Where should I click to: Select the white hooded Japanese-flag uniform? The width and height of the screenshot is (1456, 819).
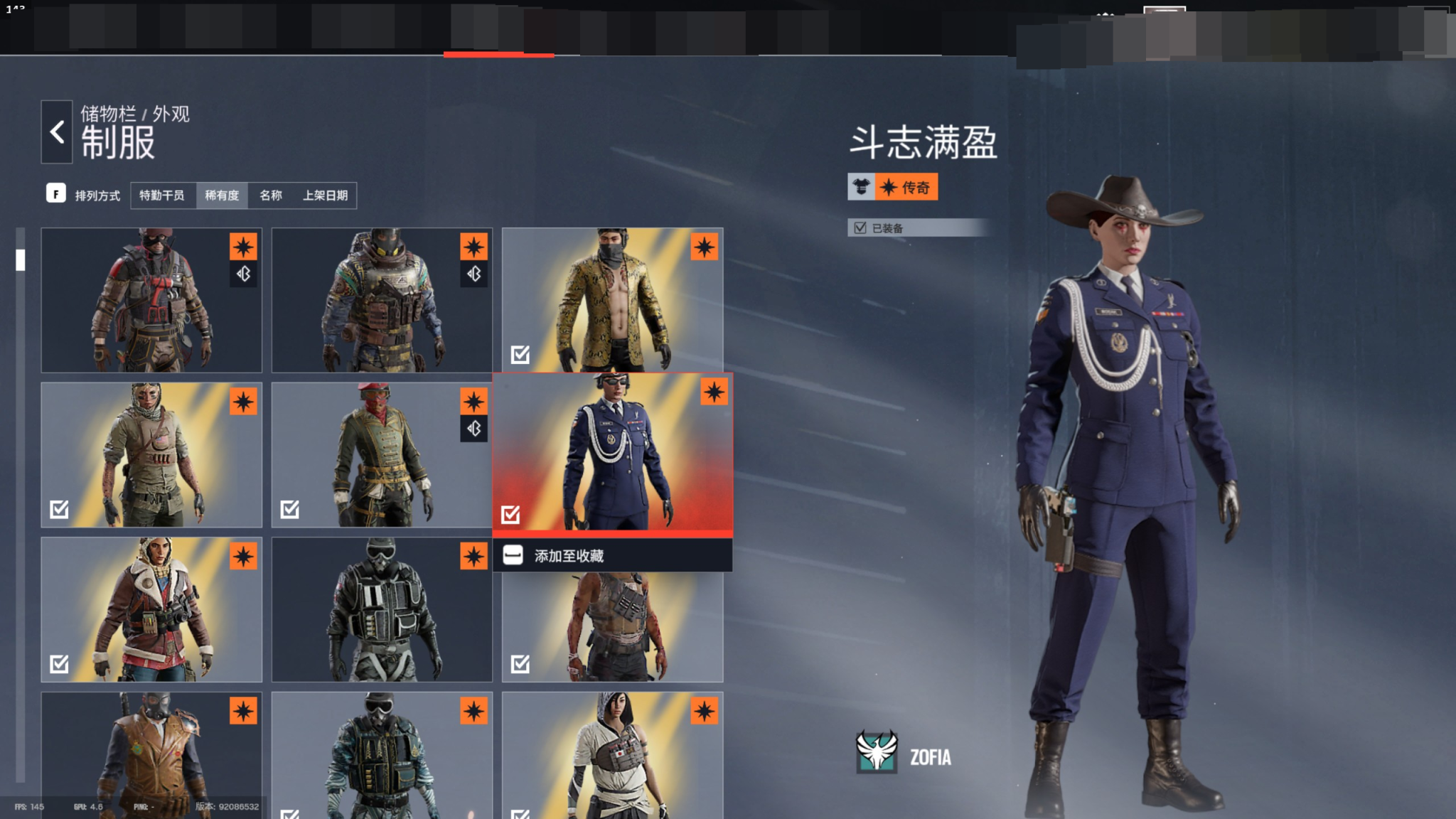(612, 755)
